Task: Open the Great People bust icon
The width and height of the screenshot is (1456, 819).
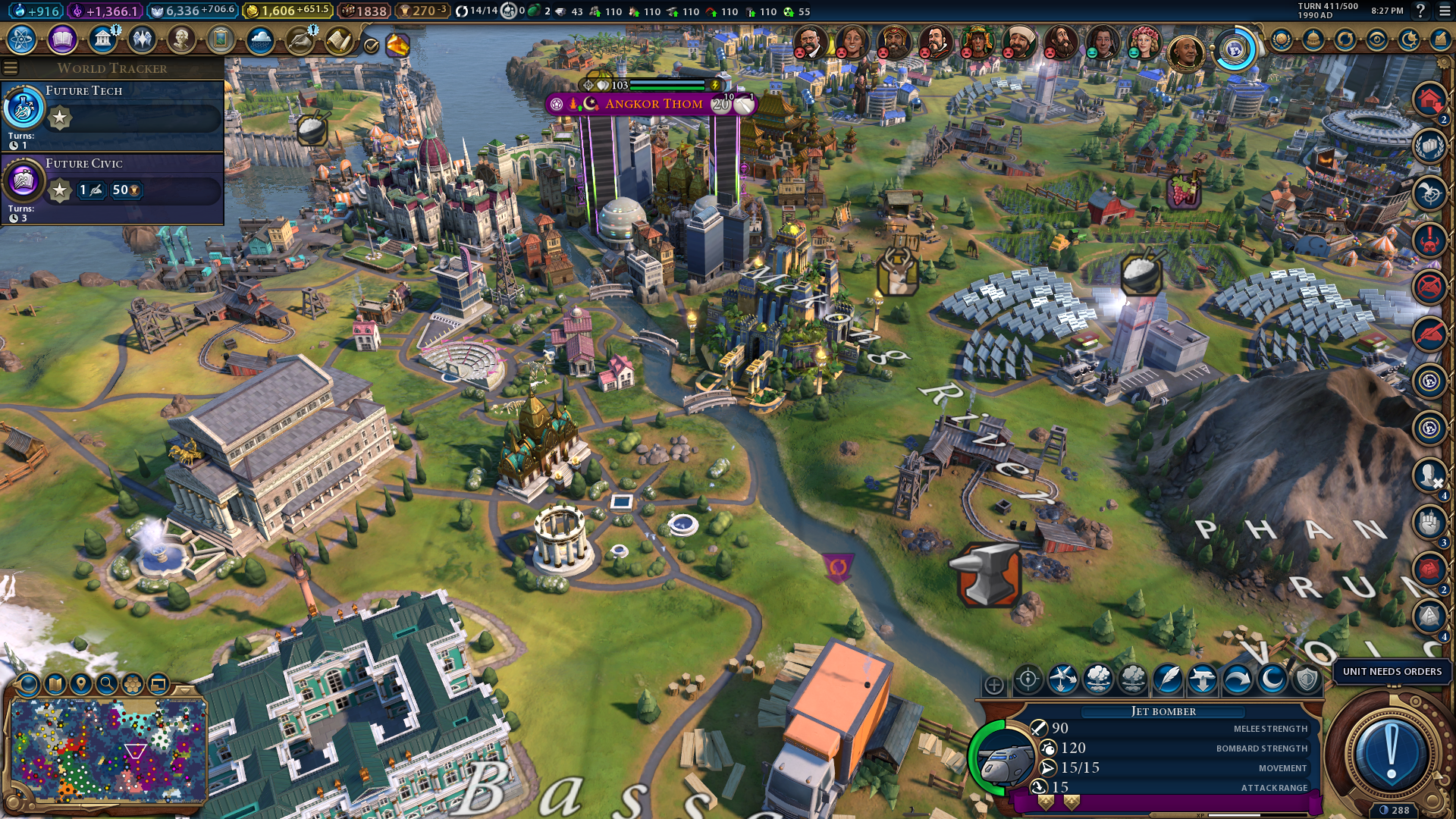Action: pos(181,39)
